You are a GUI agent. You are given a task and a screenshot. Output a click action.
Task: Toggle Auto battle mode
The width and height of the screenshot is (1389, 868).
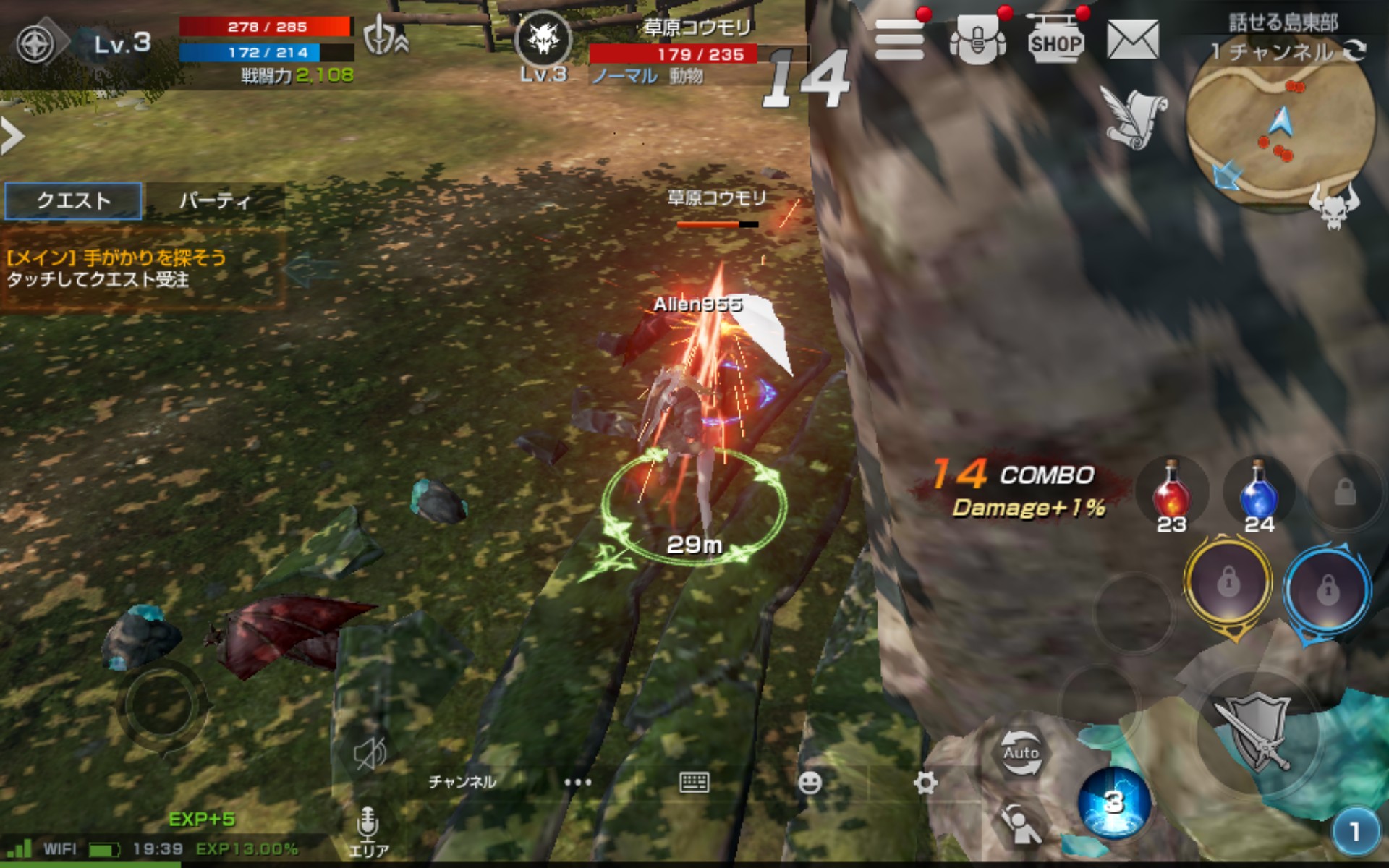tap(1020, 752)
